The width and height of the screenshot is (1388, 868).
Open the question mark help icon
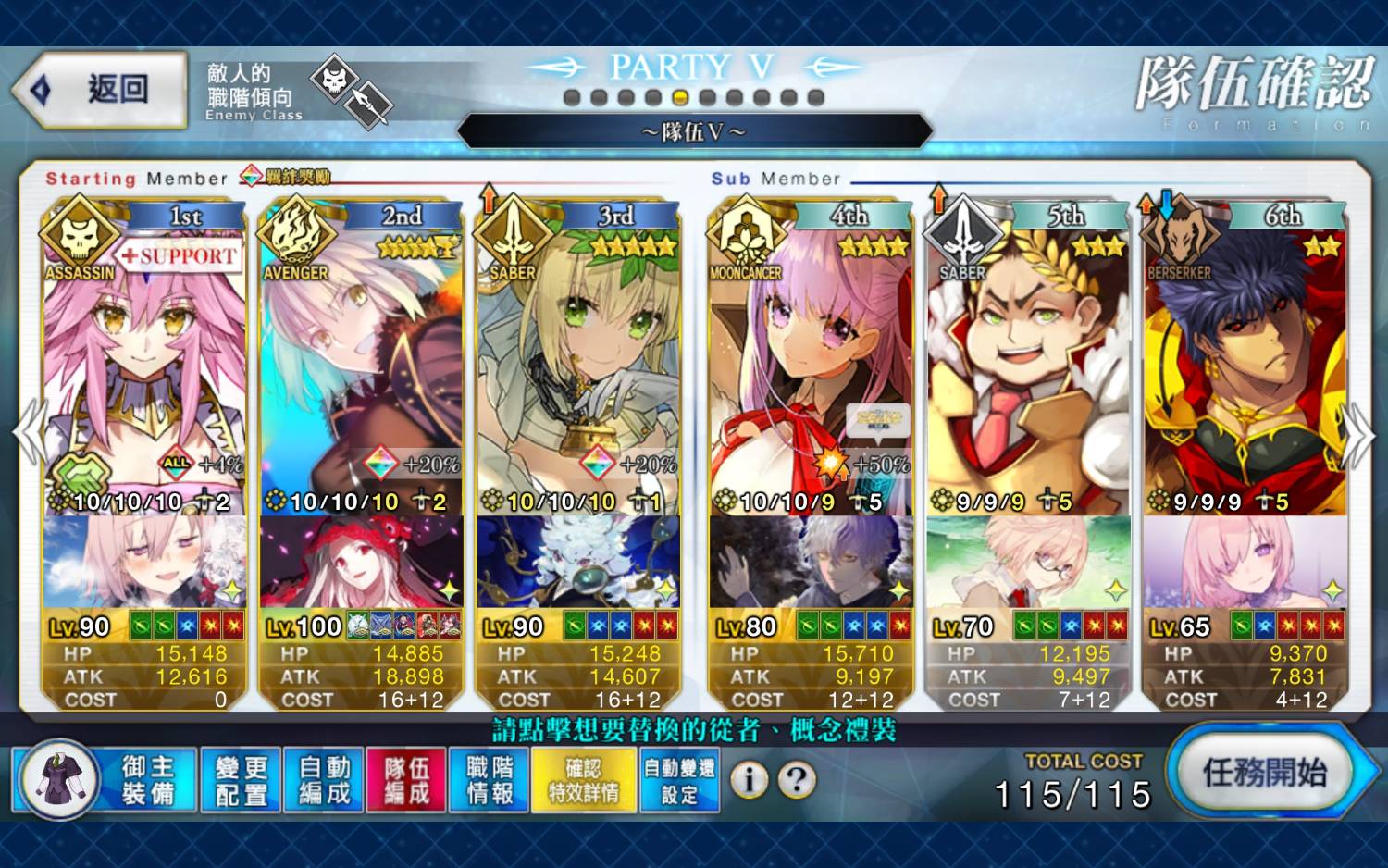point(797,780)
